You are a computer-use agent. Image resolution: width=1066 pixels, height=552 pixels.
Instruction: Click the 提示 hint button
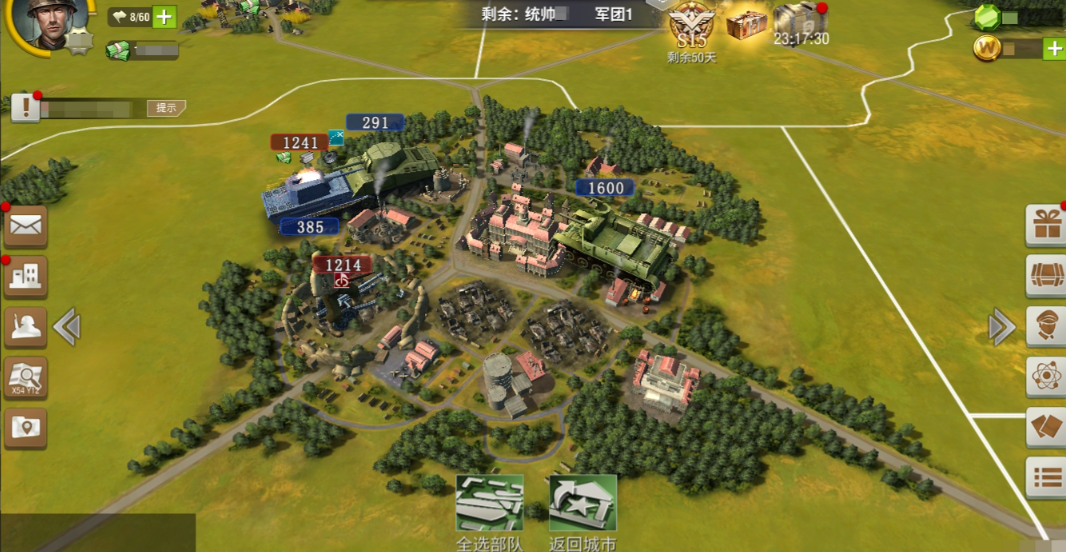click(x=166, y=108)
